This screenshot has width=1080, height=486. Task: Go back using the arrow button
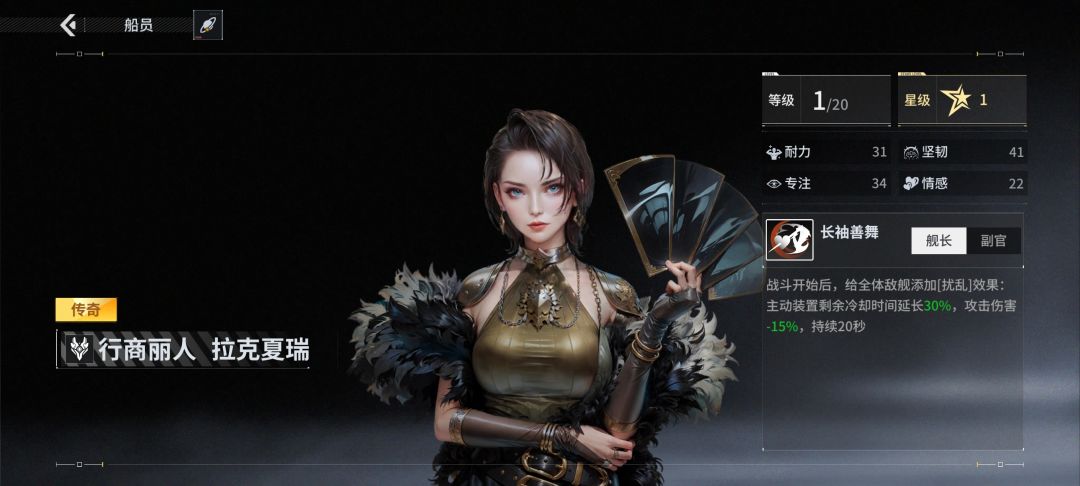tap(68, 25)
